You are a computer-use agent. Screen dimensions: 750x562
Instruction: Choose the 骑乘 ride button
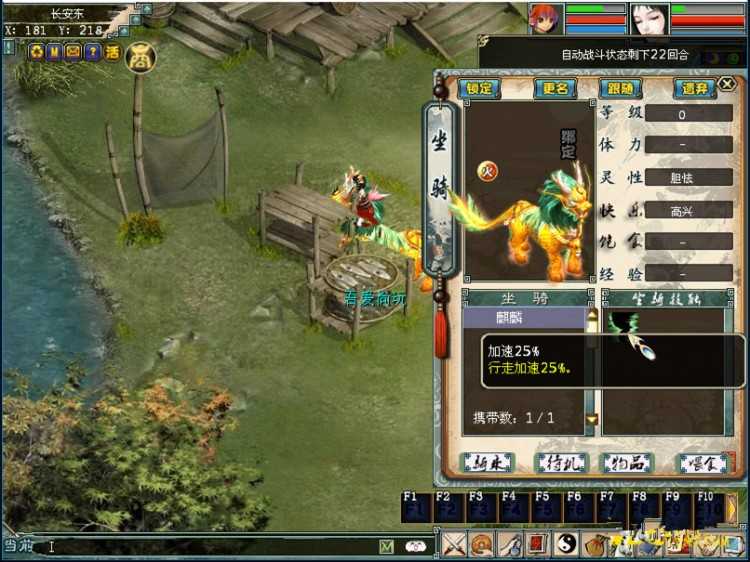(487, 463)
